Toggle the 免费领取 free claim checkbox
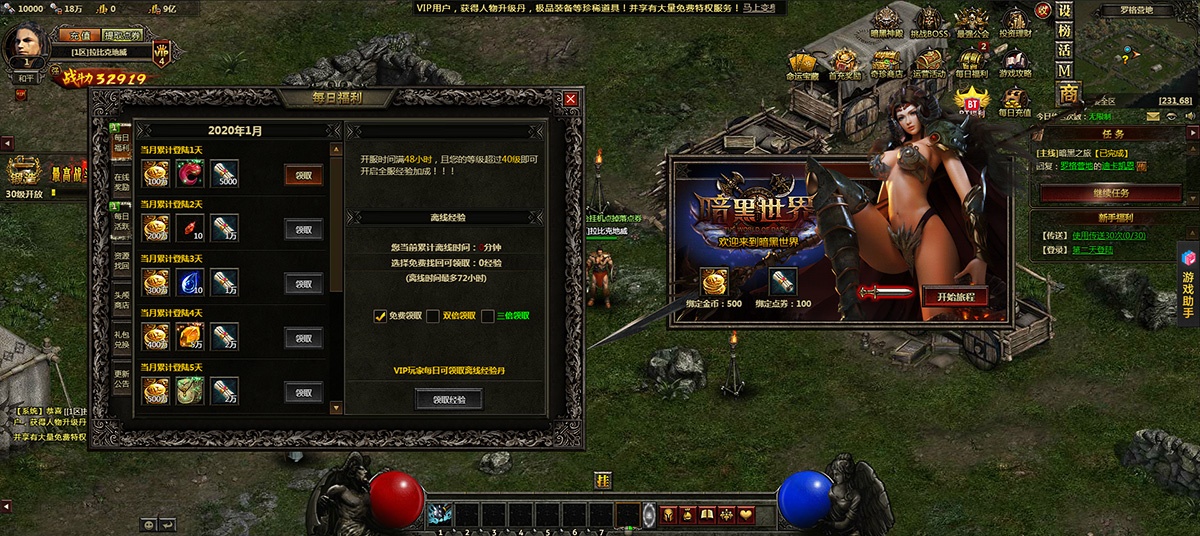Screen dimensions: 1200x536 (380, 316)
